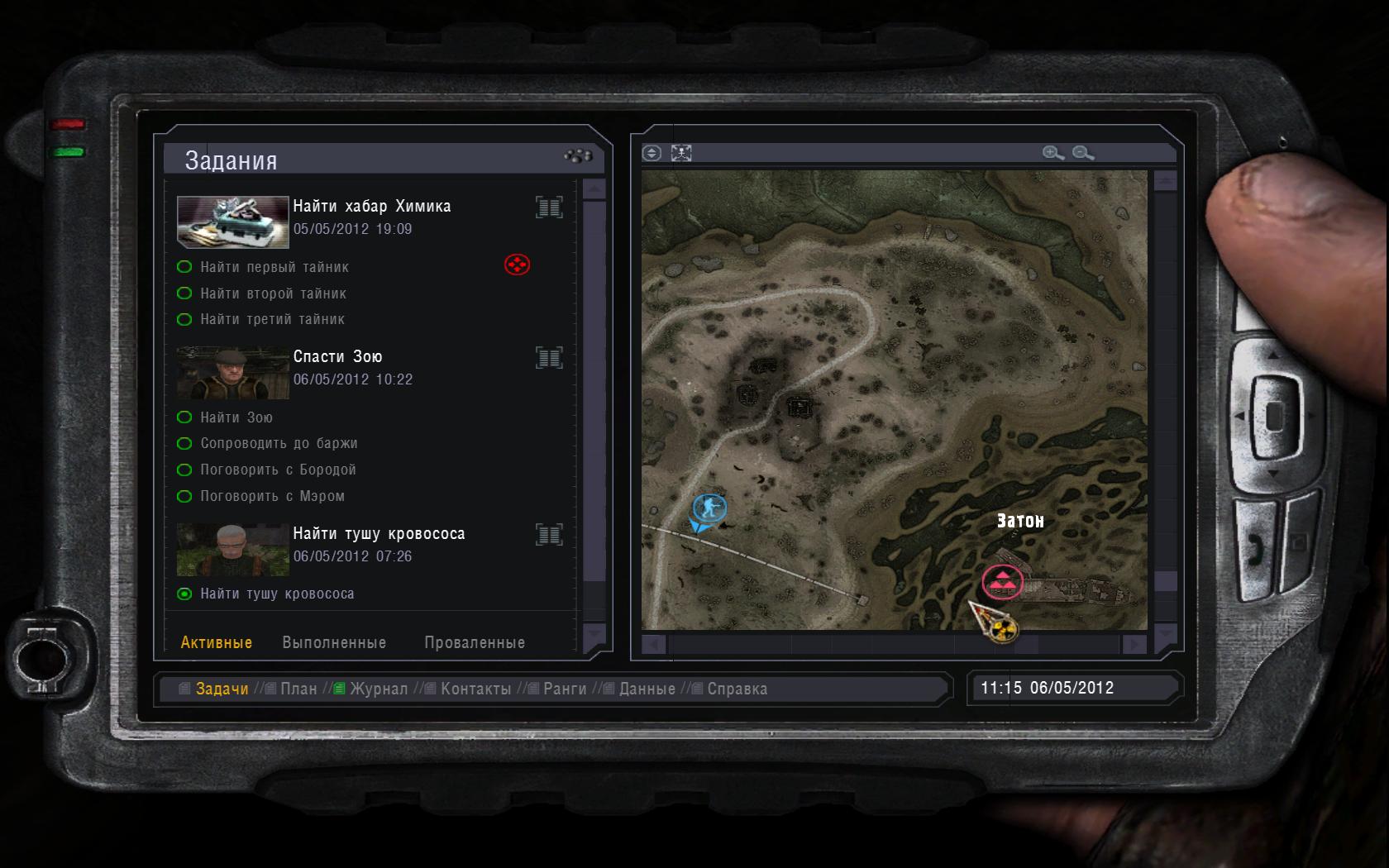The width and height of the screenshot is (1389, 868).
Task: Open the Справка tab
Action: pyautogui.click(x=737, y=689)
